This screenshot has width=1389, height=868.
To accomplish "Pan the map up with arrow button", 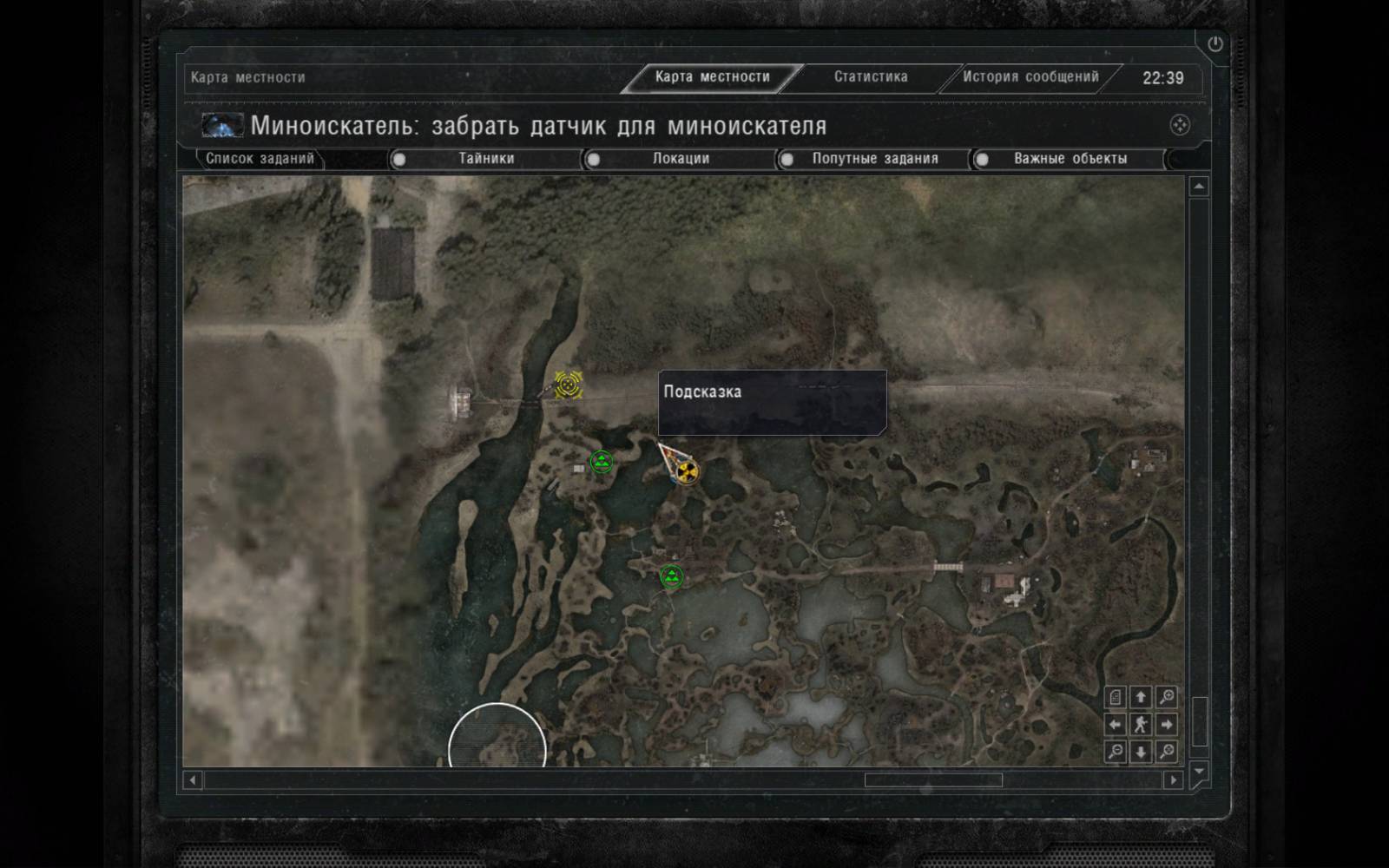I will click(x=1141, y=697).
